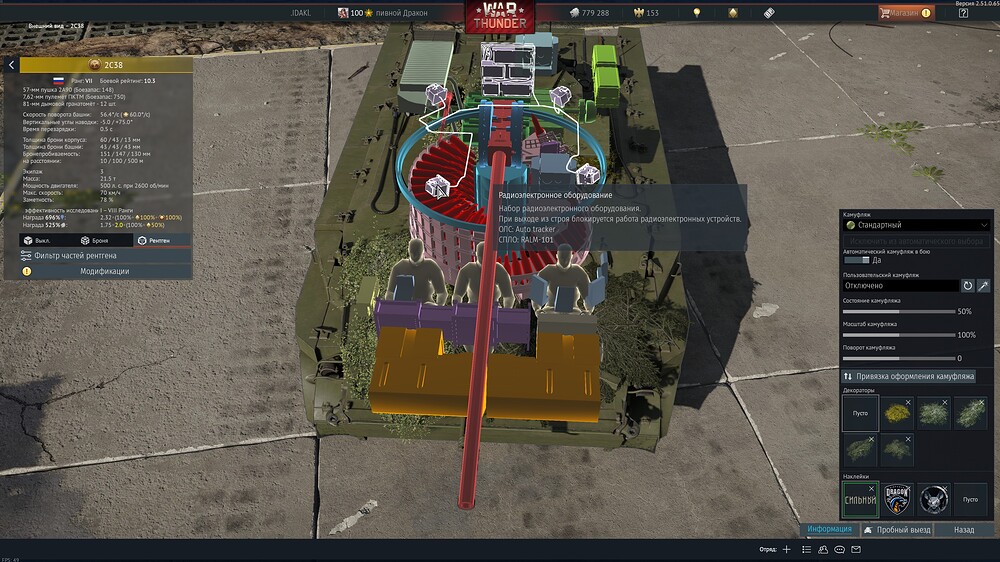
Task: Switch to the Информация tab
Action: [829, 529]
